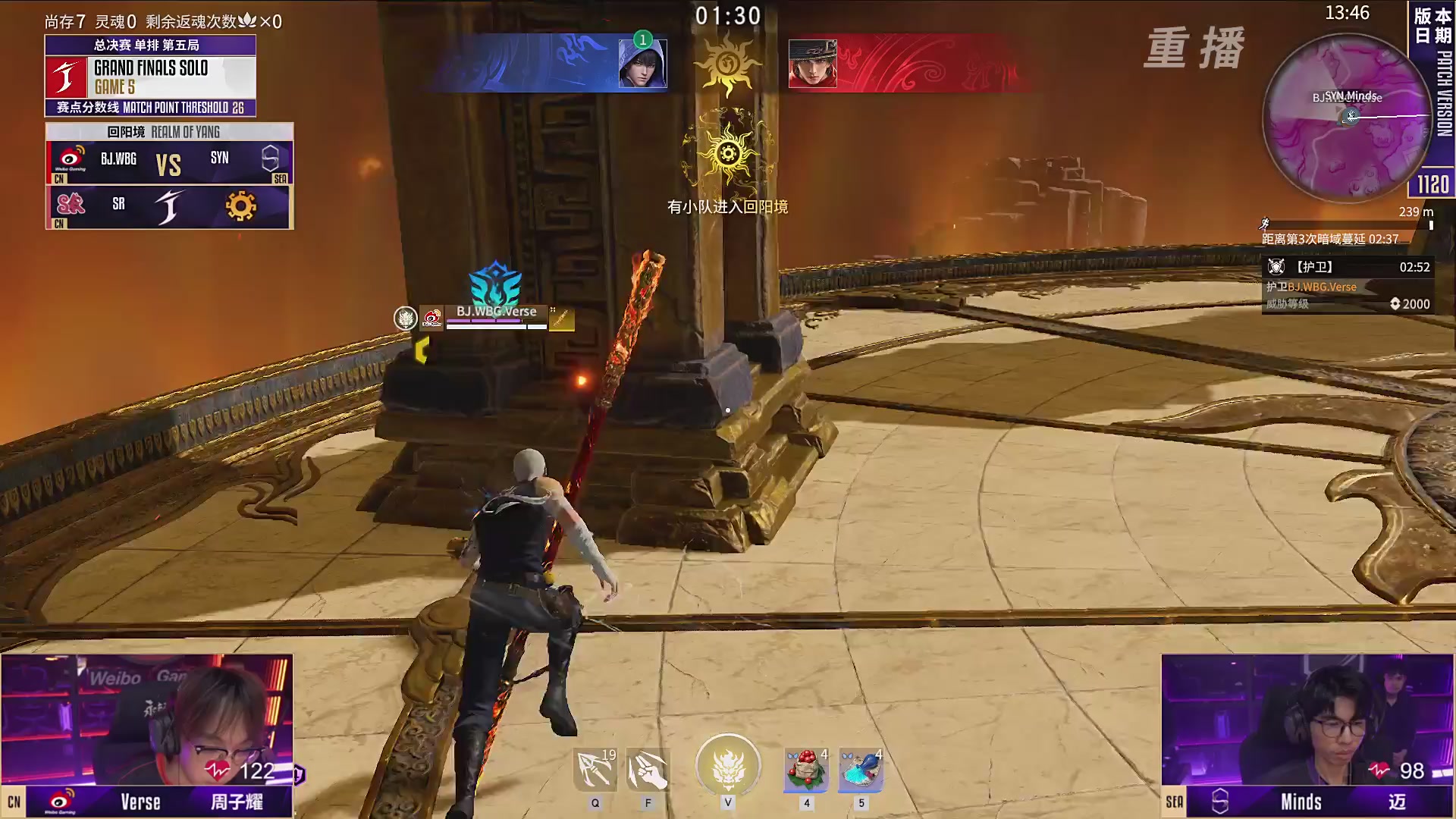This screenshot has height=819, width=1456.
Task: Select the red berry item in slot 4
Action: coord(806,770)
